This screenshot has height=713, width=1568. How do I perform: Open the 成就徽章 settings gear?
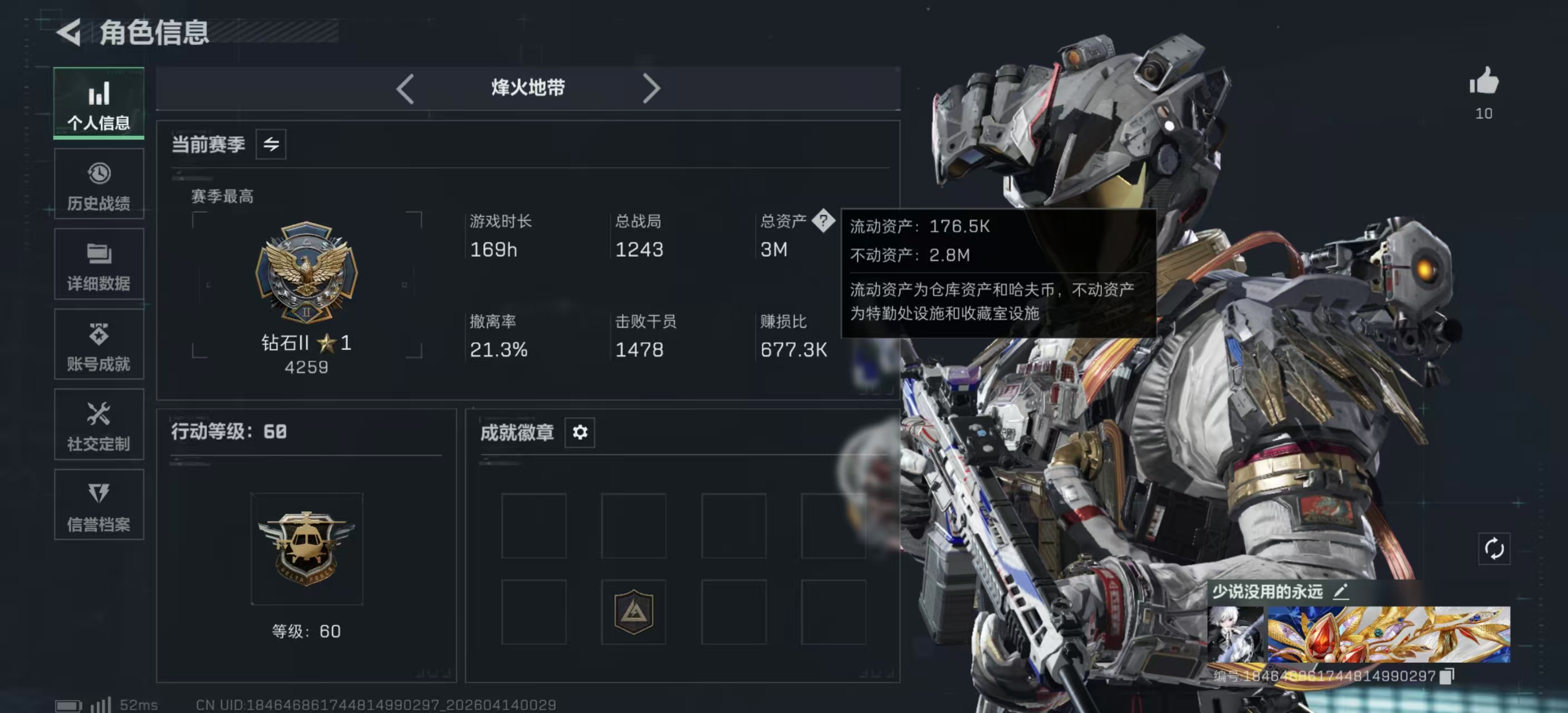[x=580, y=433]
